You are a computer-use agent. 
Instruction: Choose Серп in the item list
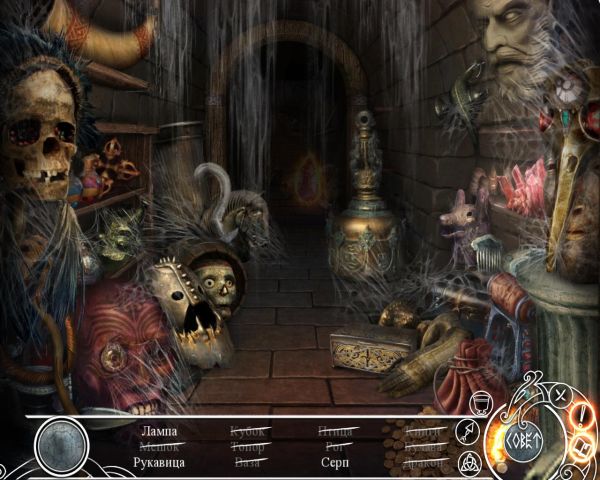click(336, 463)
